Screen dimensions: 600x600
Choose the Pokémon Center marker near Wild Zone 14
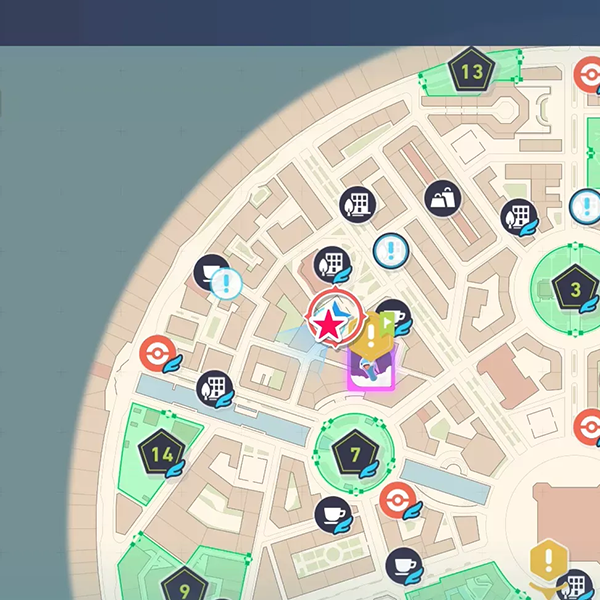coord(157,353)
